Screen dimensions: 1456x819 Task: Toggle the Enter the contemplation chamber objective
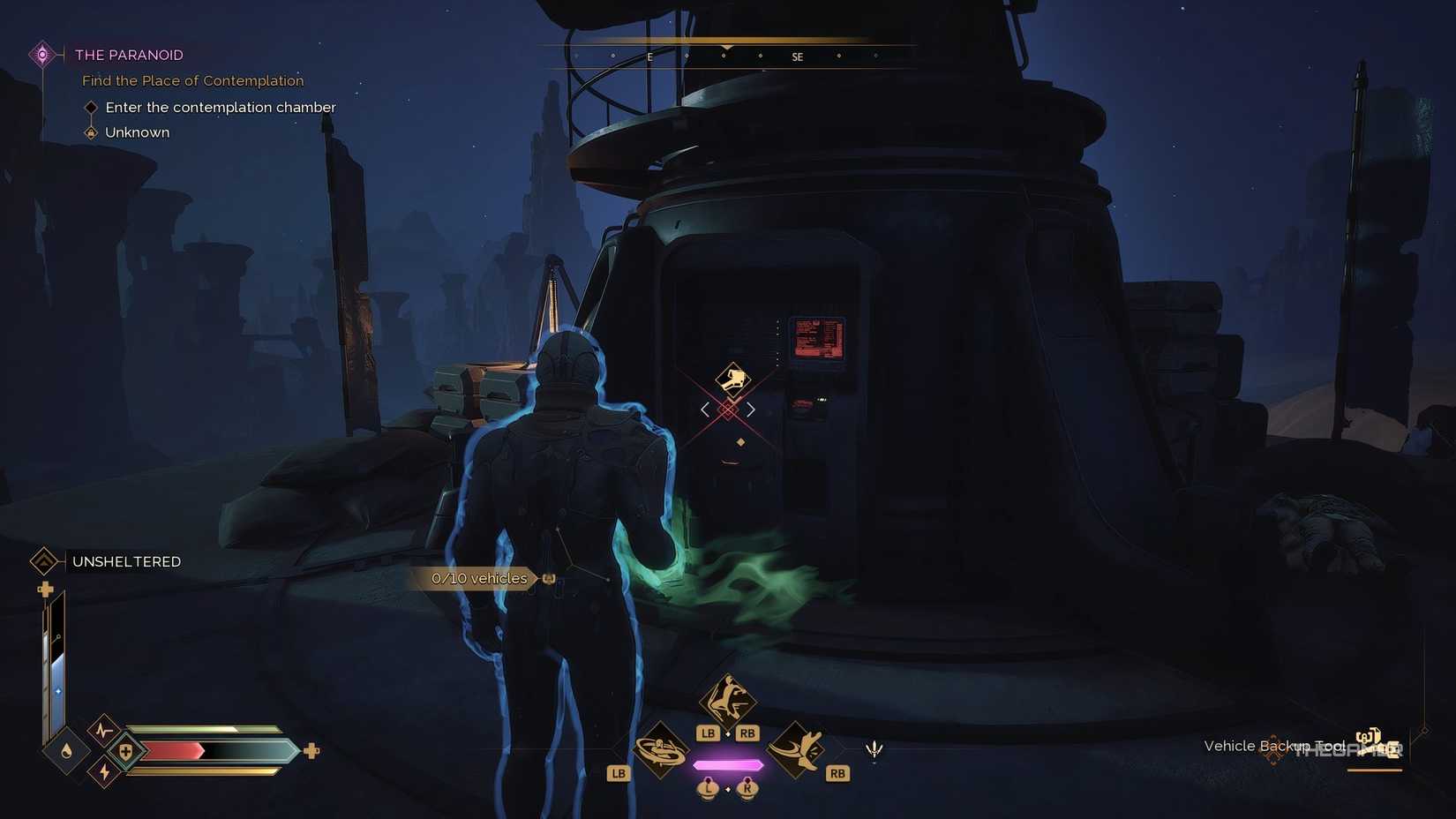pos(92,107)
